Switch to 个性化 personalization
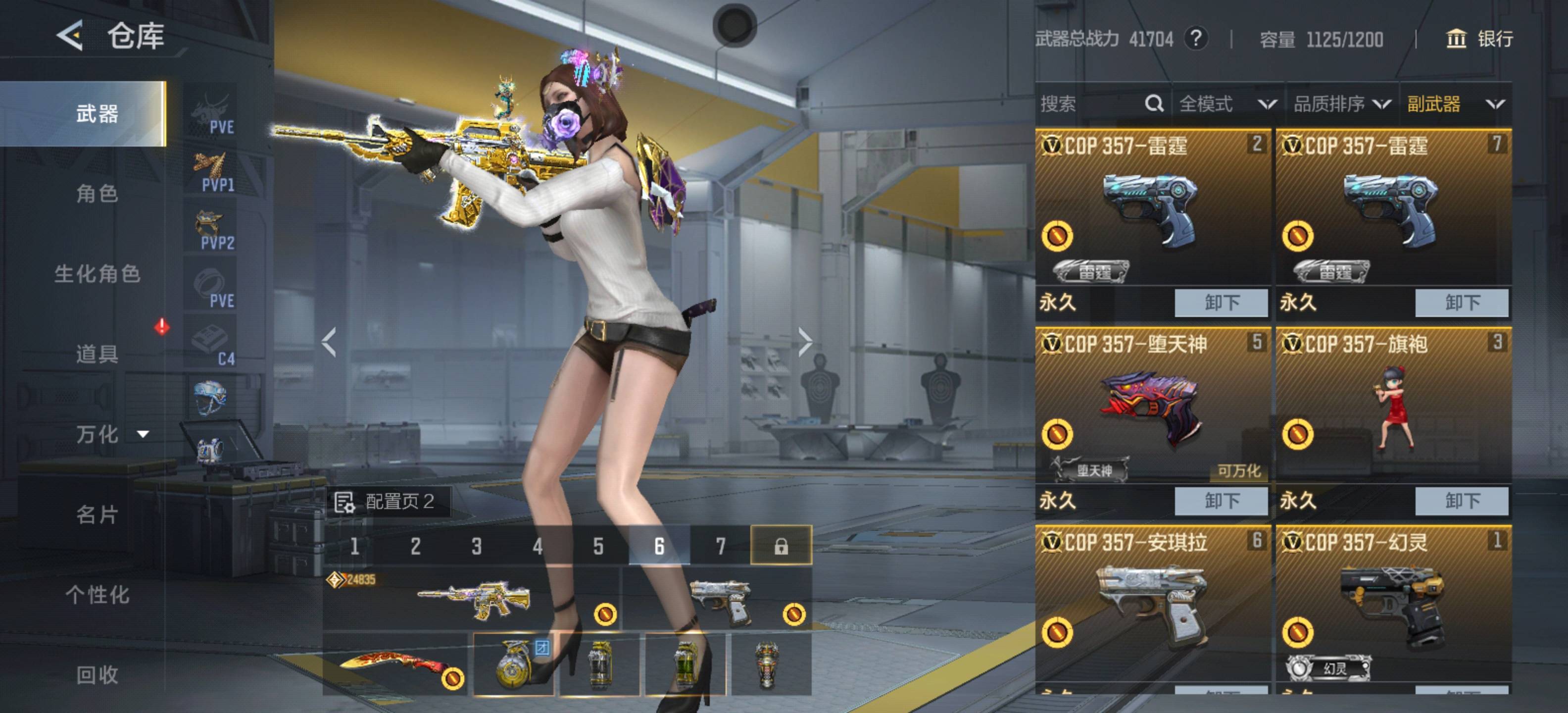 pyautogui.click(x=97, y=595)
